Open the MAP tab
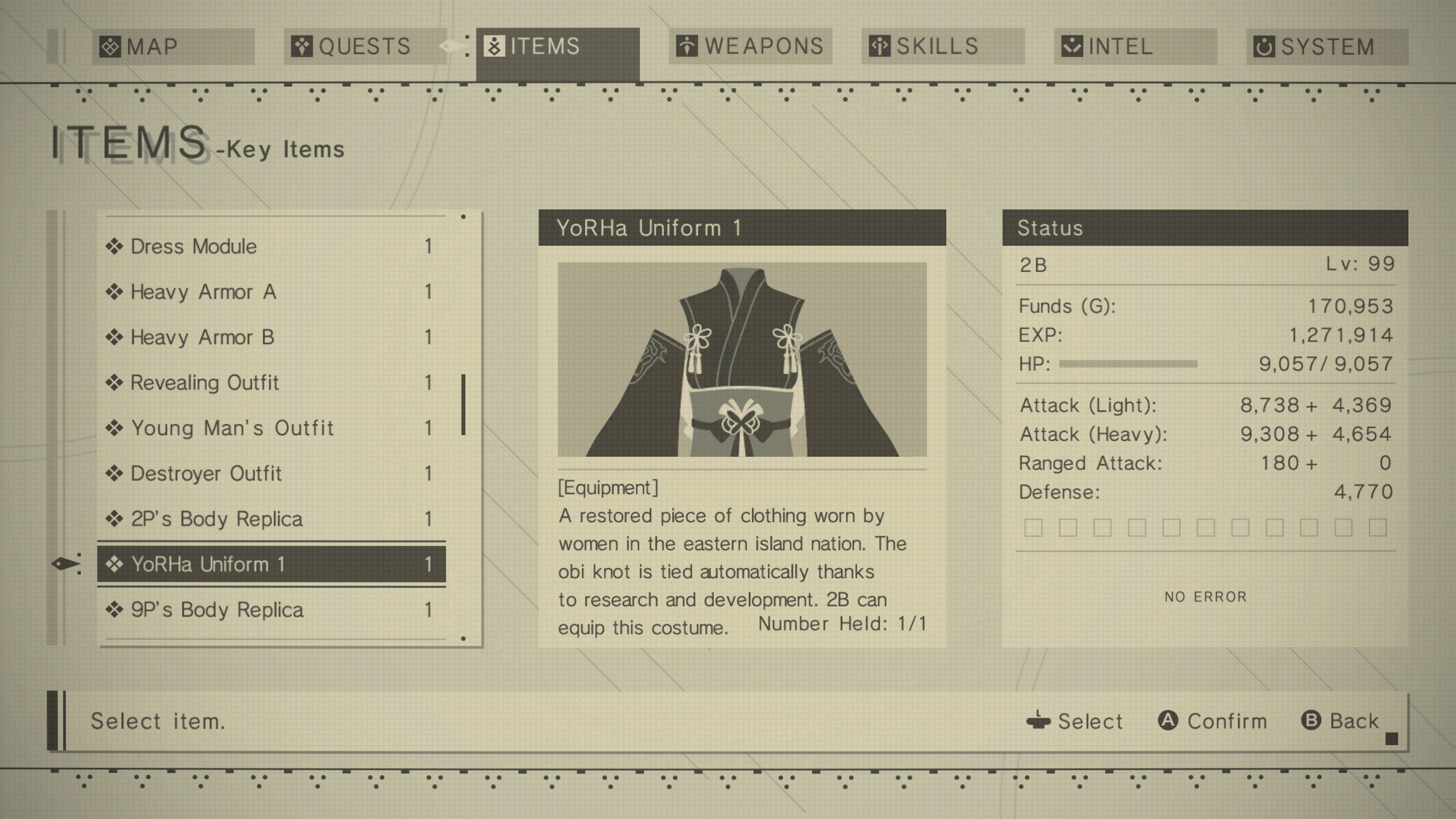The width and height of the screenshot is (1456, 819). pos(173,47)
